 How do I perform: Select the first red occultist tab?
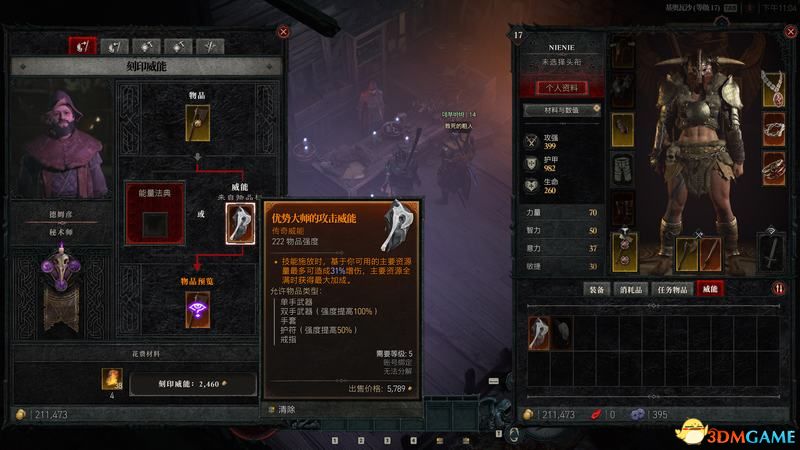point(82,46)
